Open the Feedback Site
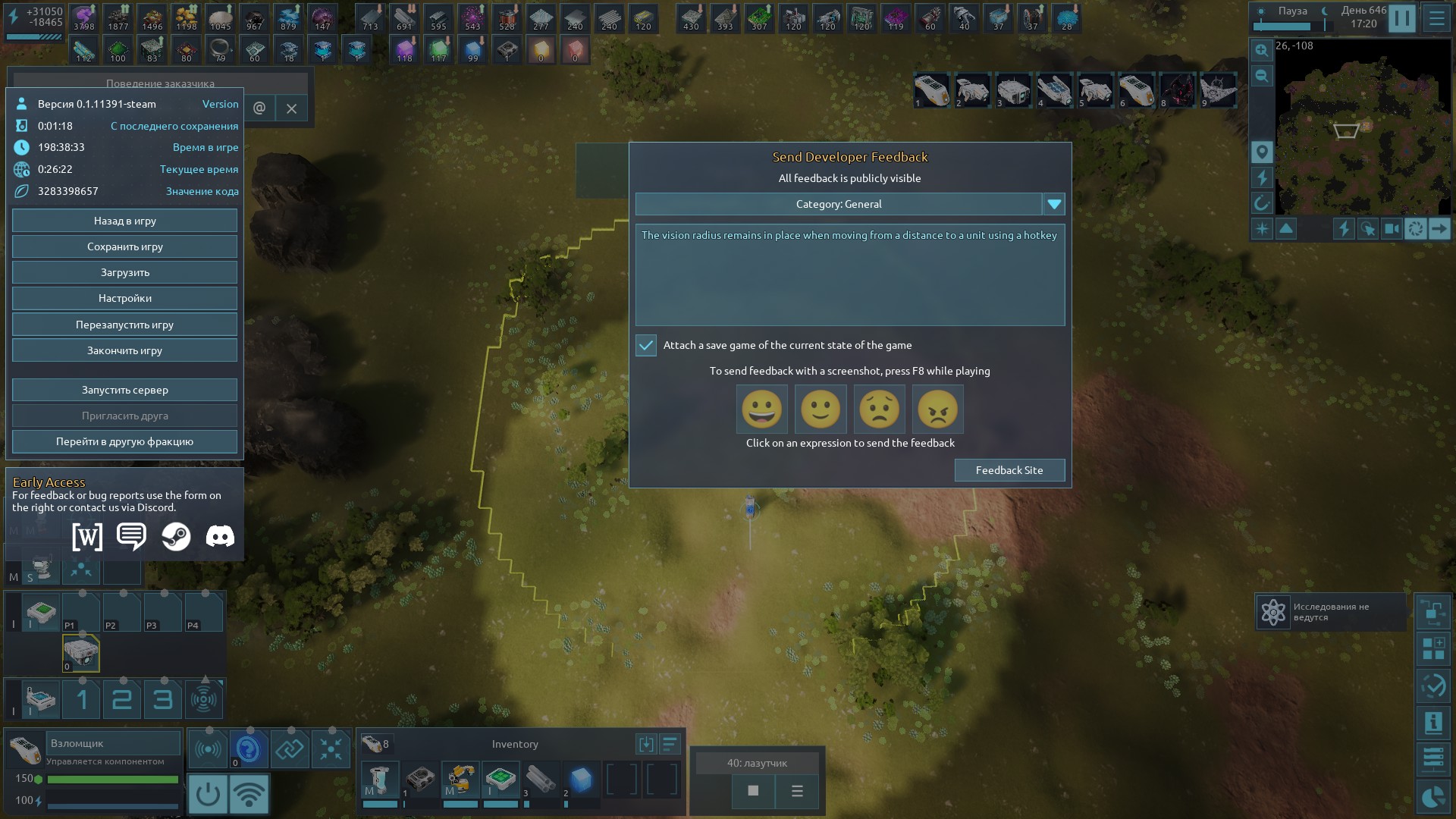The image size is (1456, 819). click(1009, 470)
